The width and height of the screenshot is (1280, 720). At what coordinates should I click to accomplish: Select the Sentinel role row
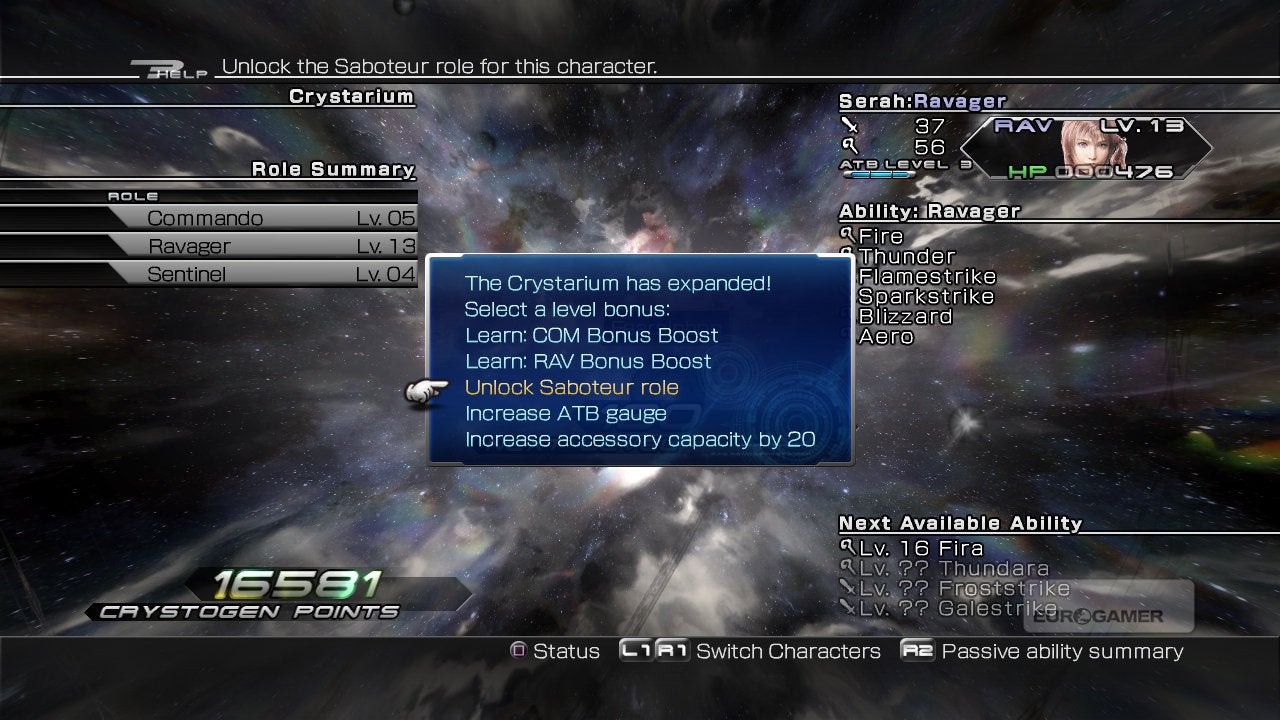point(260,274)
